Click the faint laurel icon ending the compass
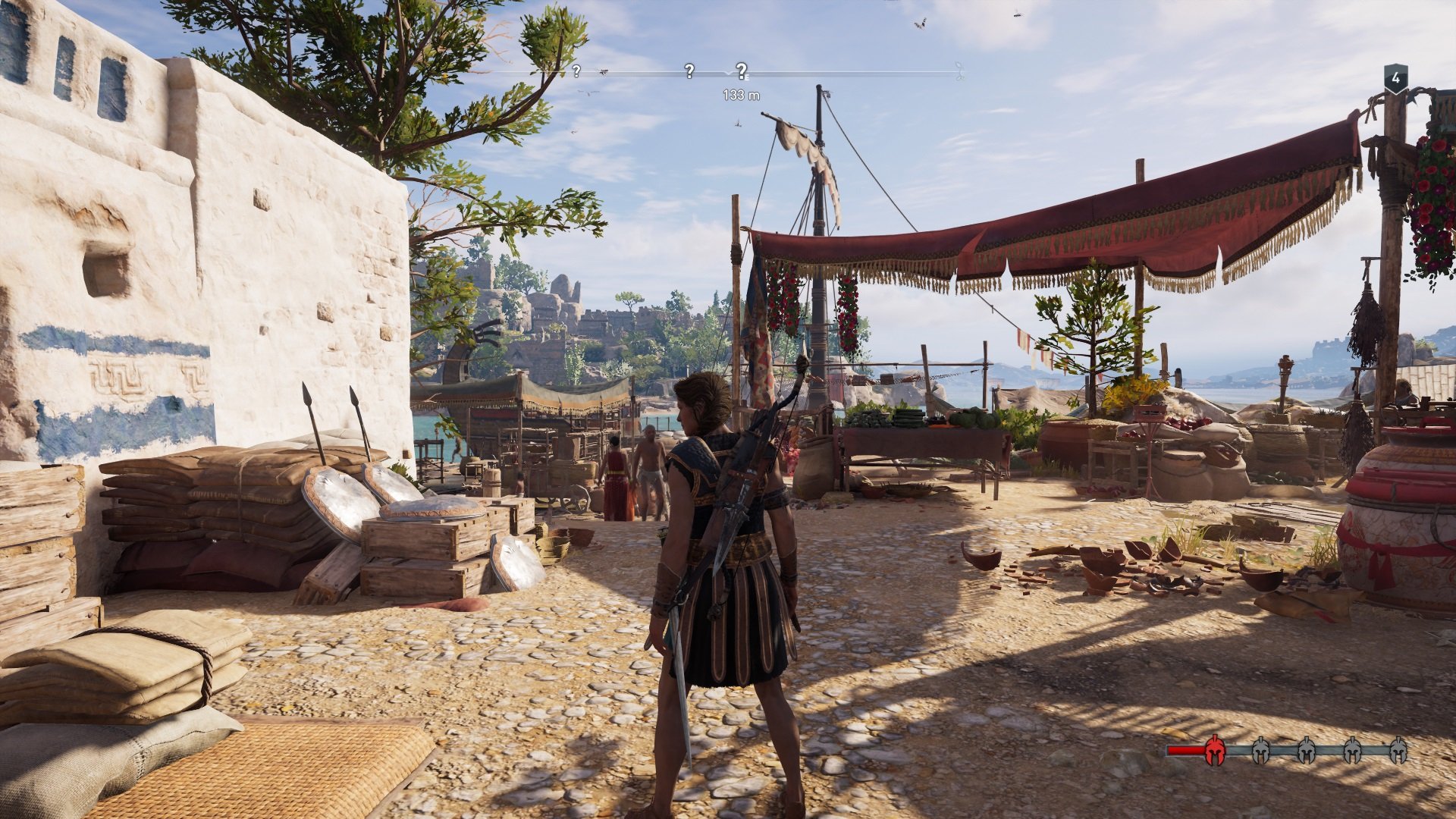 (959, 73)
